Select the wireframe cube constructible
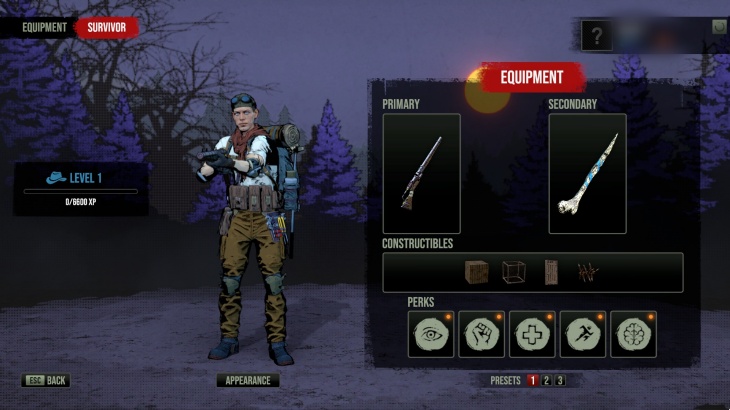This screenshot has height=410, width=730. (x=513, y=272)
